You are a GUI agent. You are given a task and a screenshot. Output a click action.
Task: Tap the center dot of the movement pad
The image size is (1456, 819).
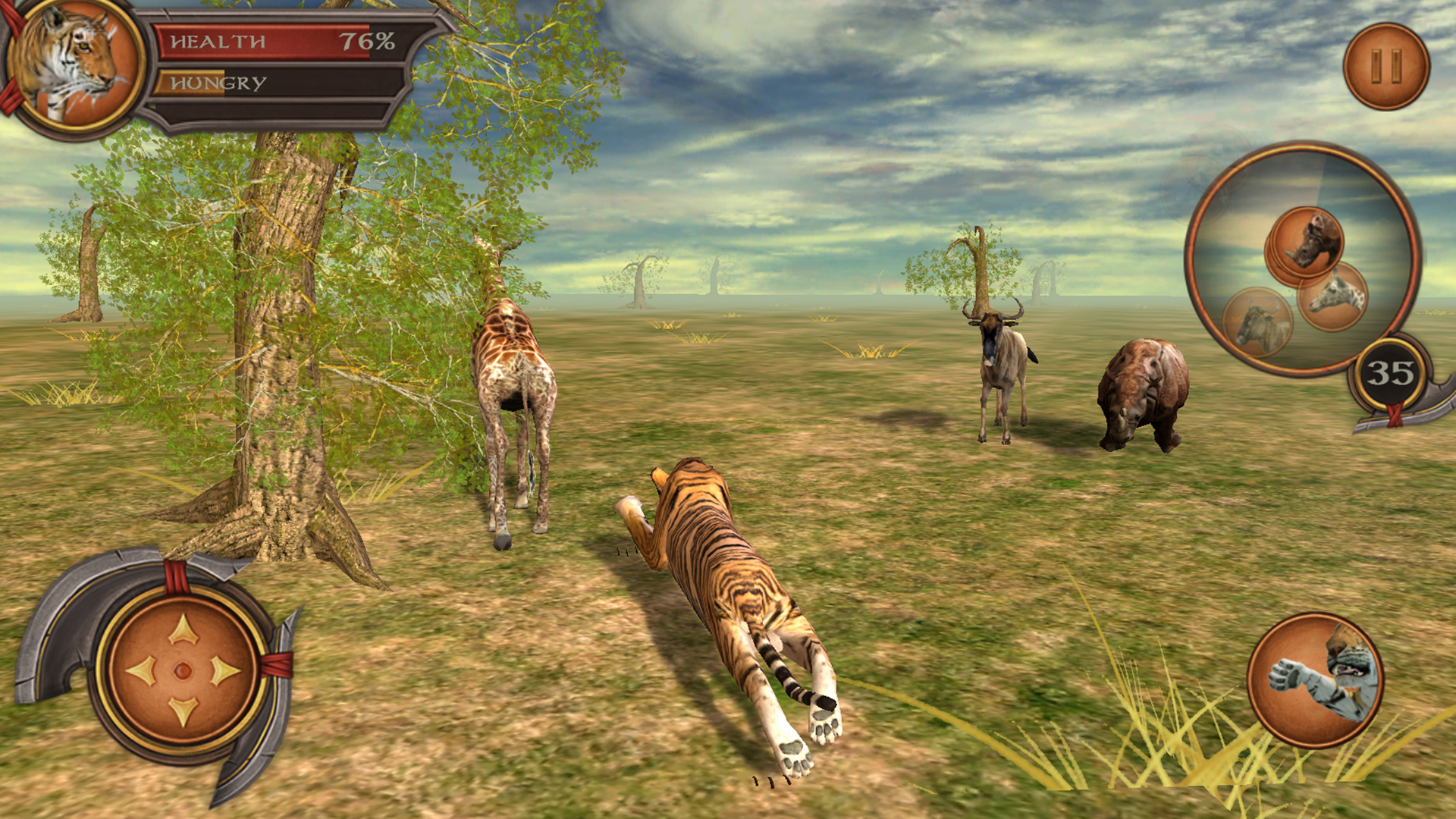tap(182, 671)
